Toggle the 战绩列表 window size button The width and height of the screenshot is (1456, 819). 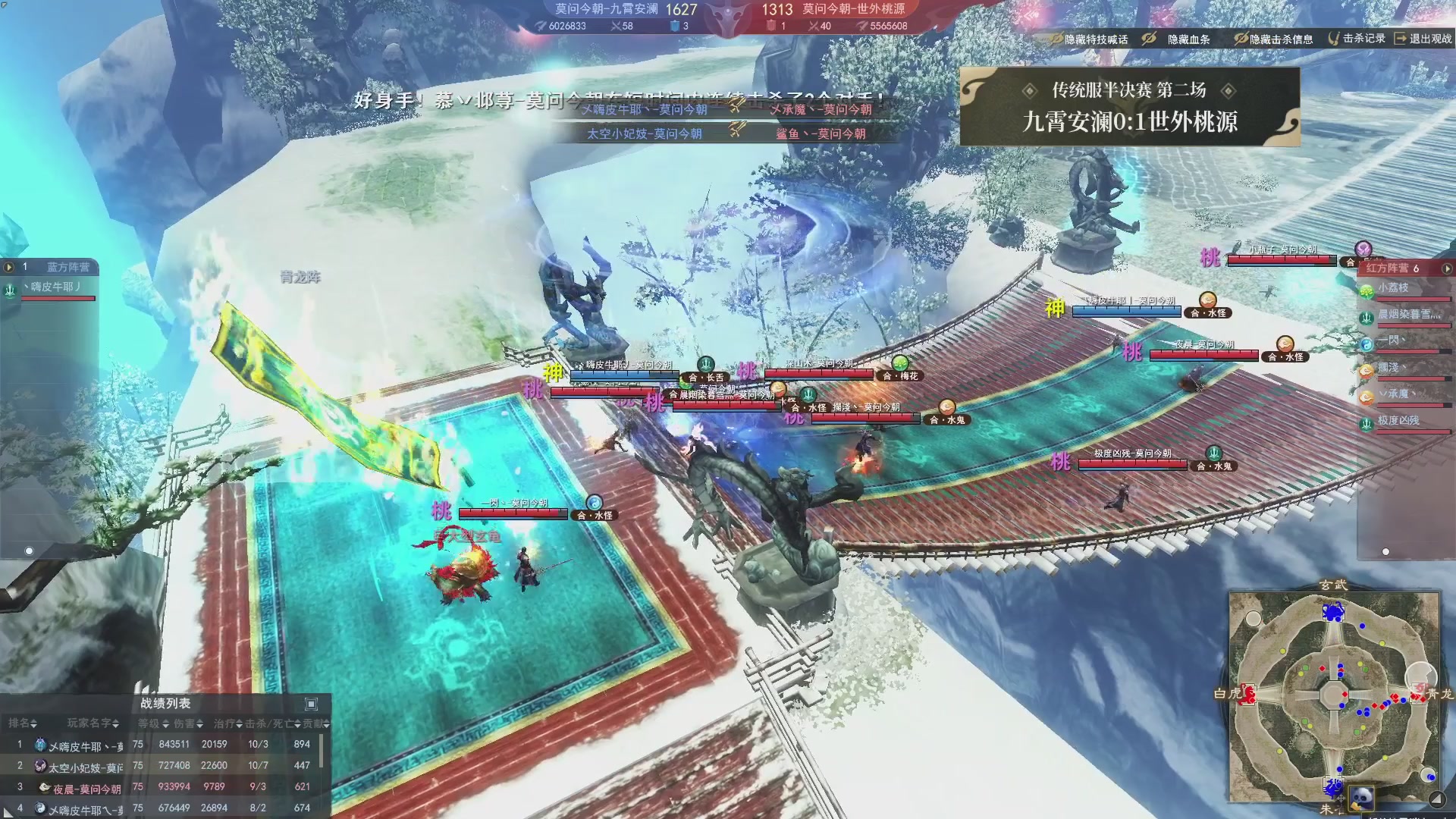click(311, 704)
